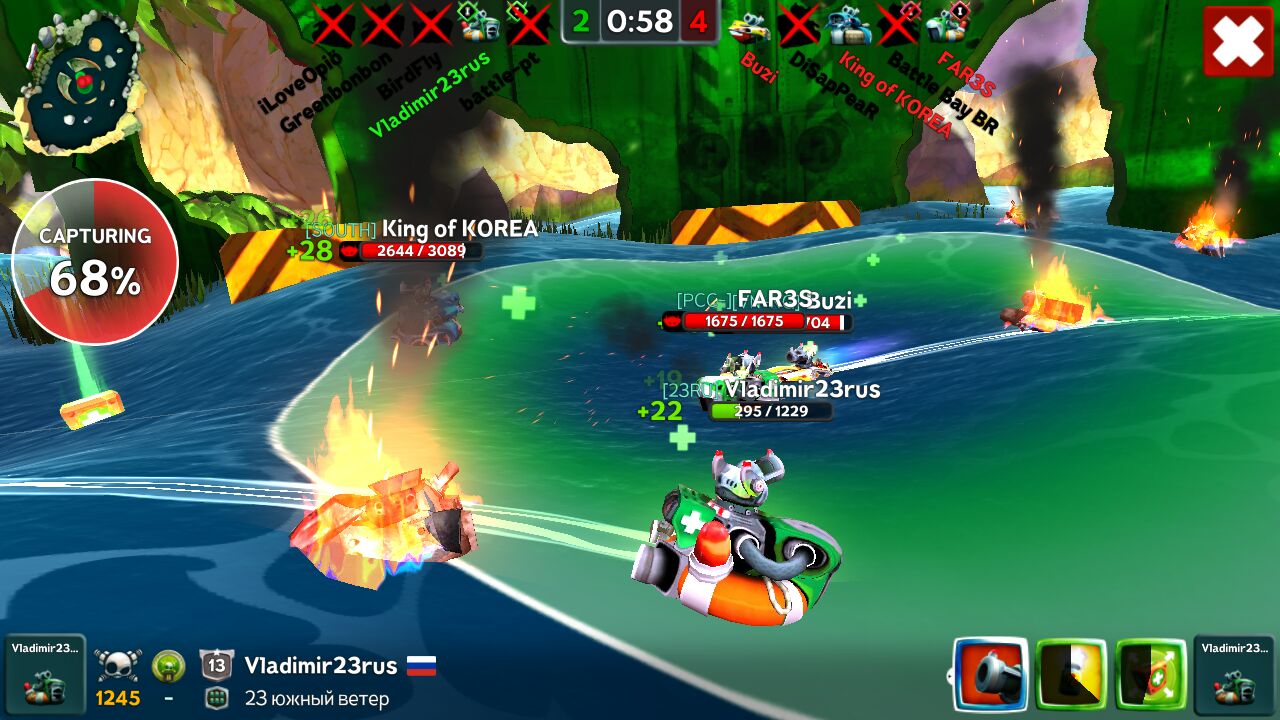
Task: Select Vladimir23rus ship thumbnail beside the skull icon
Action: [44, 674]
